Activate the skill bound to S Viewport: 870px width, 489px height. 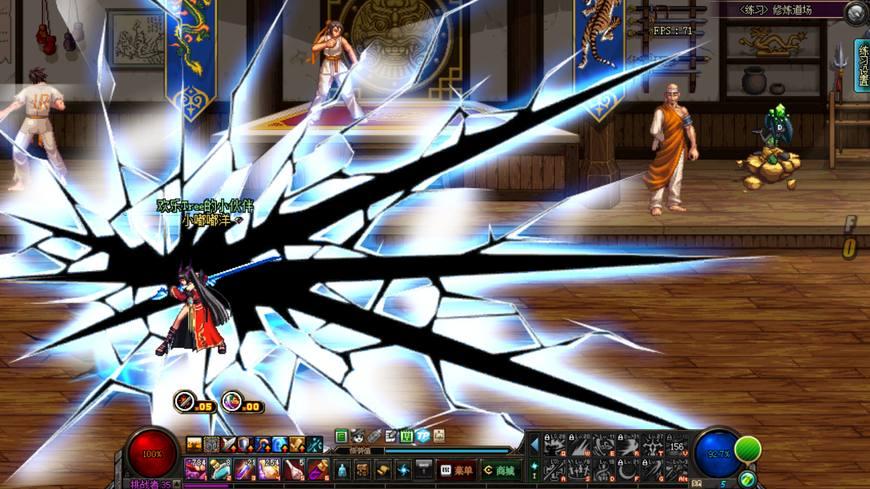click(579, 469)
